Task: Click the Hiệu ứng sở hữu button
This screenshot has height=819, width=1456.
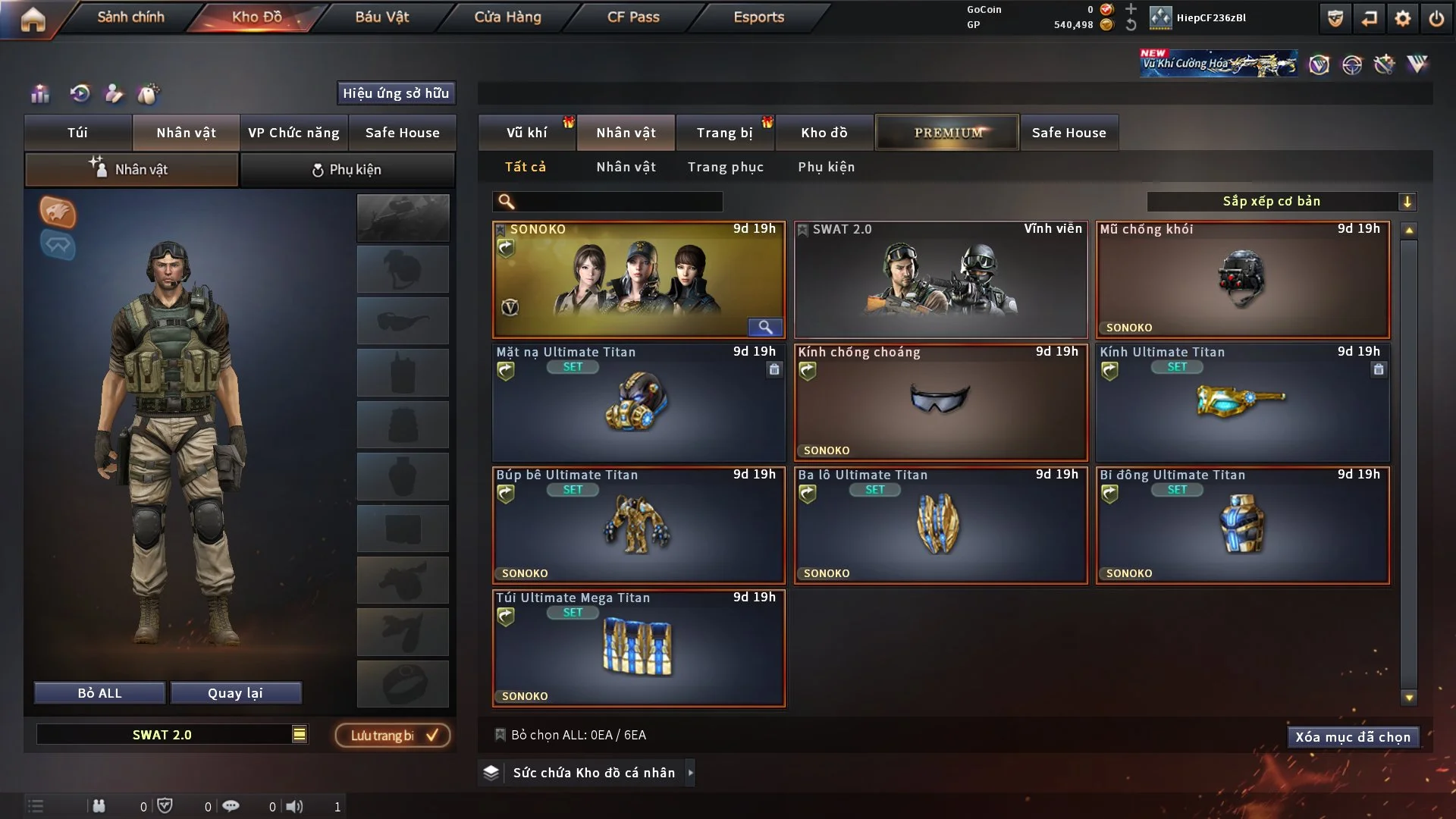Action: point(396,93)
